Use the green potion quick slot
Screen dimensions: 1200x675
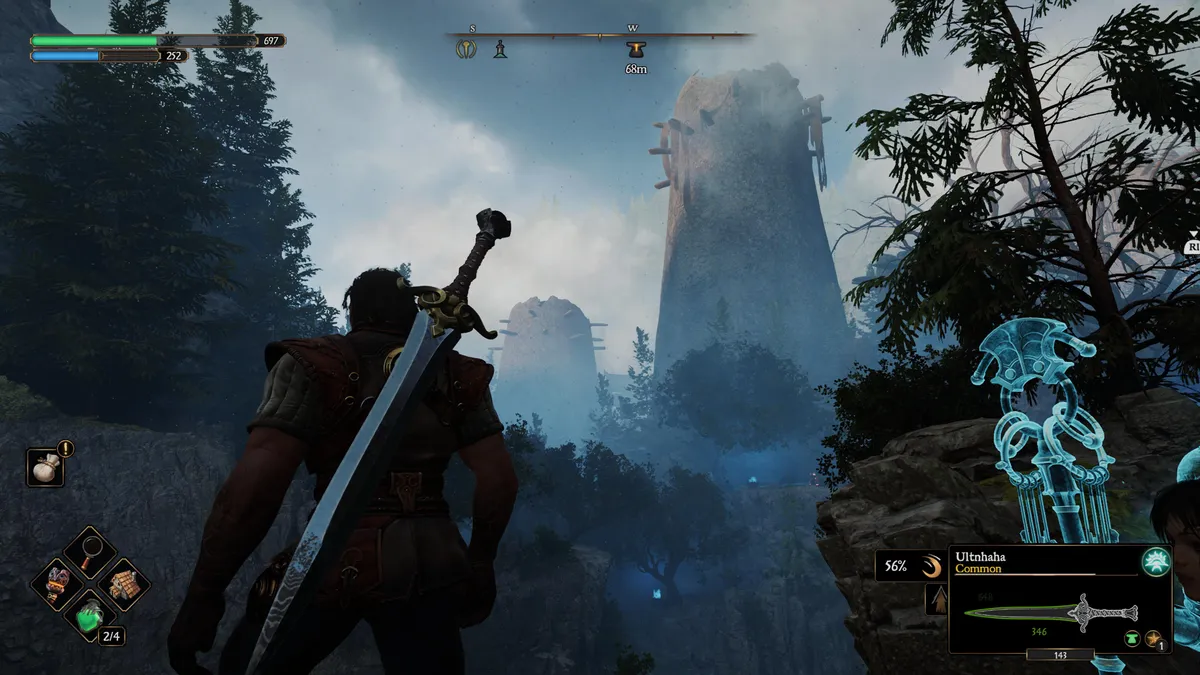[90, 617]
